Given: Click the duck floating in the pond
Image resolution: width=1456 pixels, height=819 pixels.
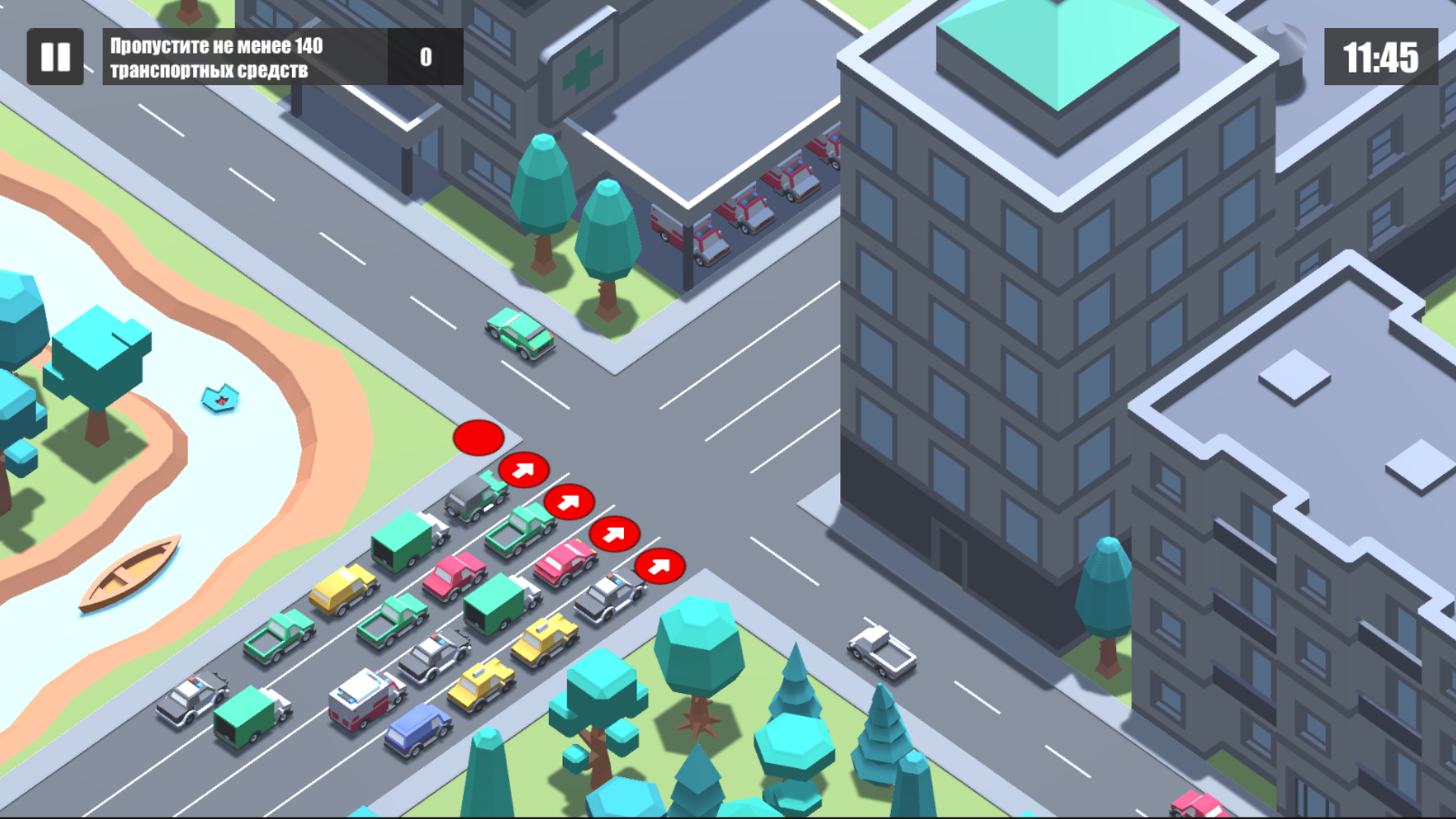Looking at the screenshot, I should click(x=221, y=398).
